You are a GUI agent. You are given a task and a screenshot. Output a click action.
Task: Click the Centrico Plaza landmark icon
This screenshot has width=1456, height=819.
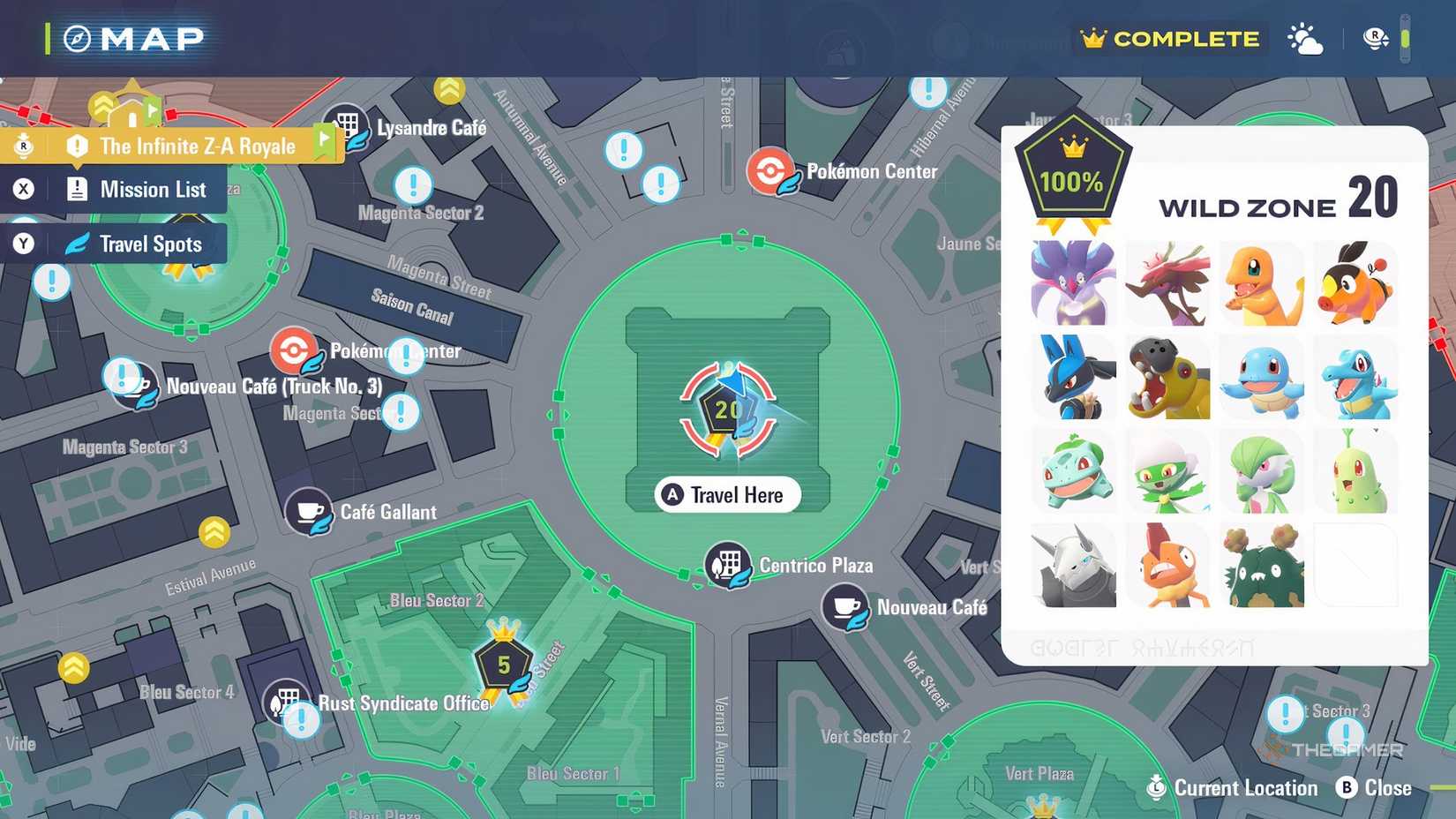click(725, 566)
